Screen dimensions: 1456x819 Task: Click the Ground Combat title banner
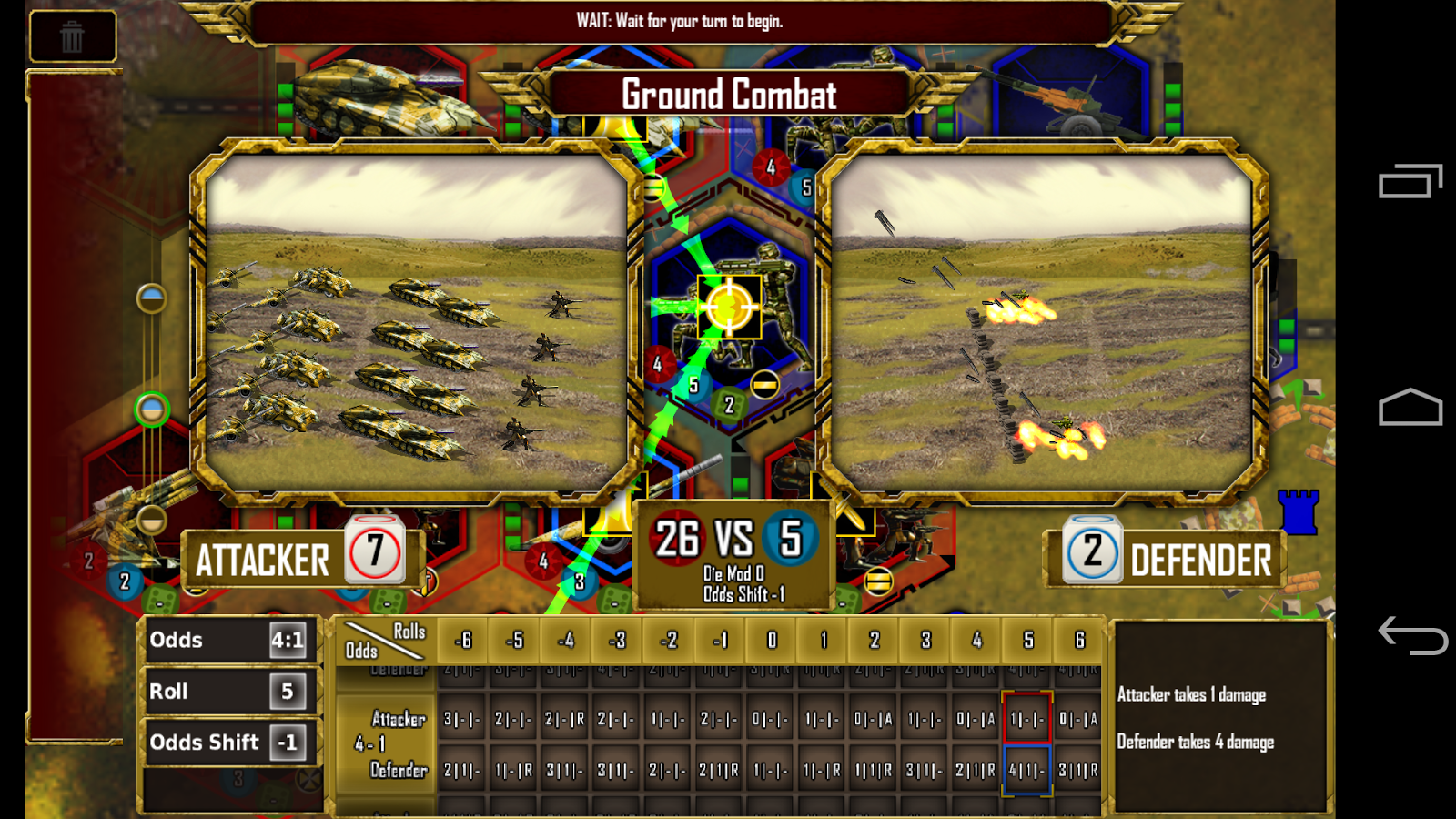pyautogui.click(x=728, y=94)
